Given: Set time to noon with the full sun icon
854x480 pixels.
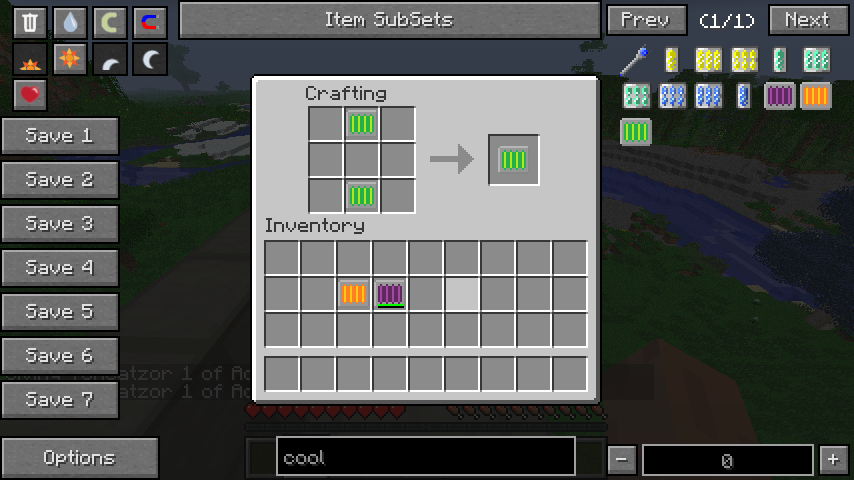Looking at the screenshot, I should point(69,60).
